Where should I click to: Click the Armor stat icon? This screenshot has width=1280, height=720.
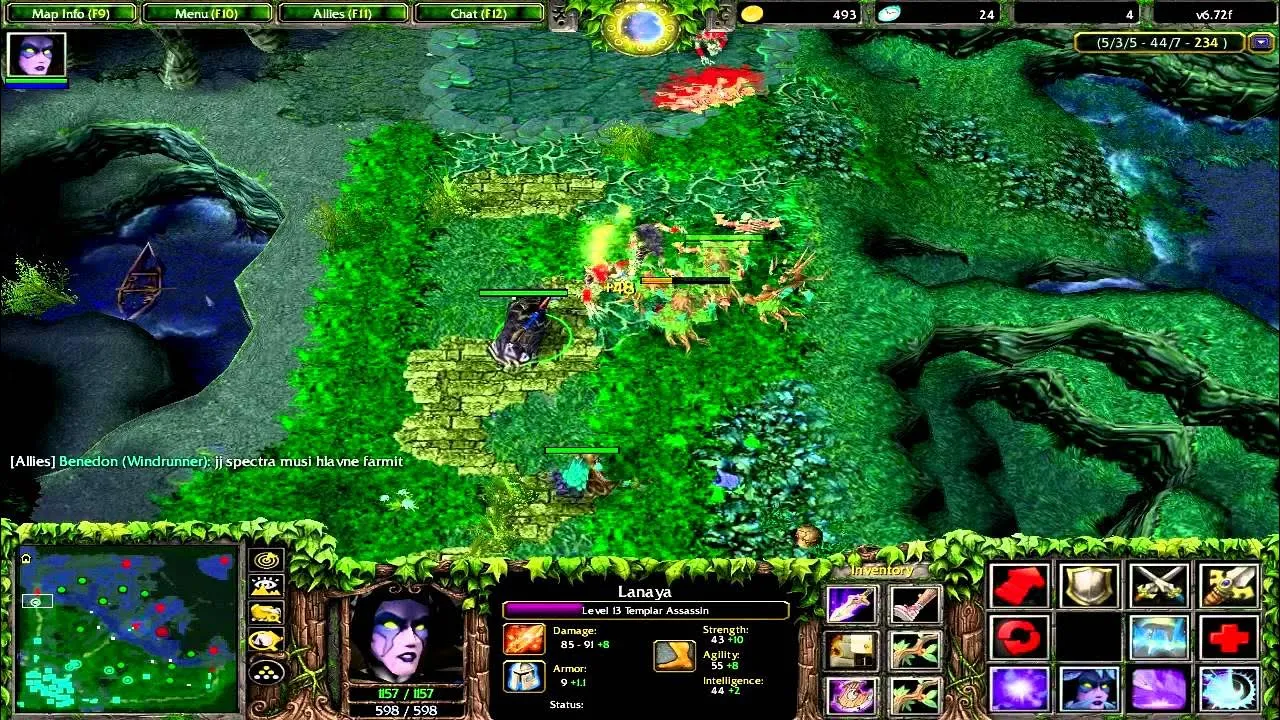tap(524, 676)
